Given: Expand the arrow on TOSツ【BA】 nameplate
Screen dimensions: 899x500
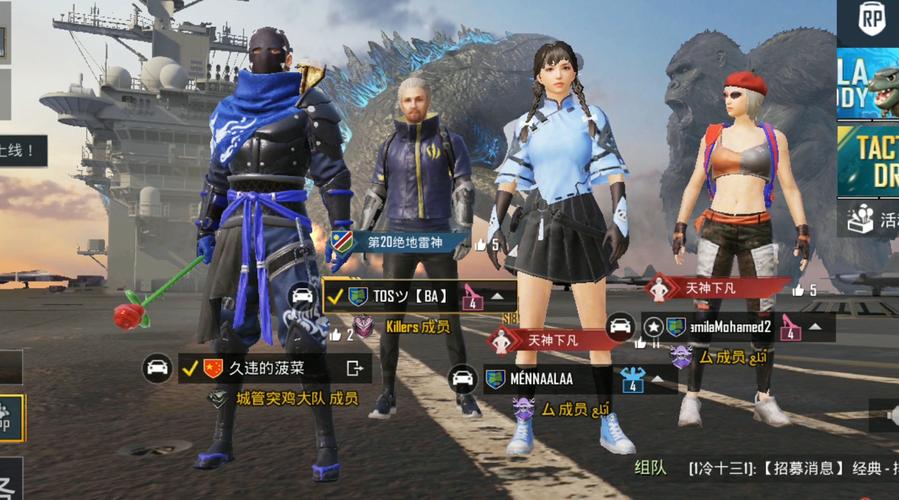Looking at the screenshot, I should pyautogui.click(x=497, y=297).
